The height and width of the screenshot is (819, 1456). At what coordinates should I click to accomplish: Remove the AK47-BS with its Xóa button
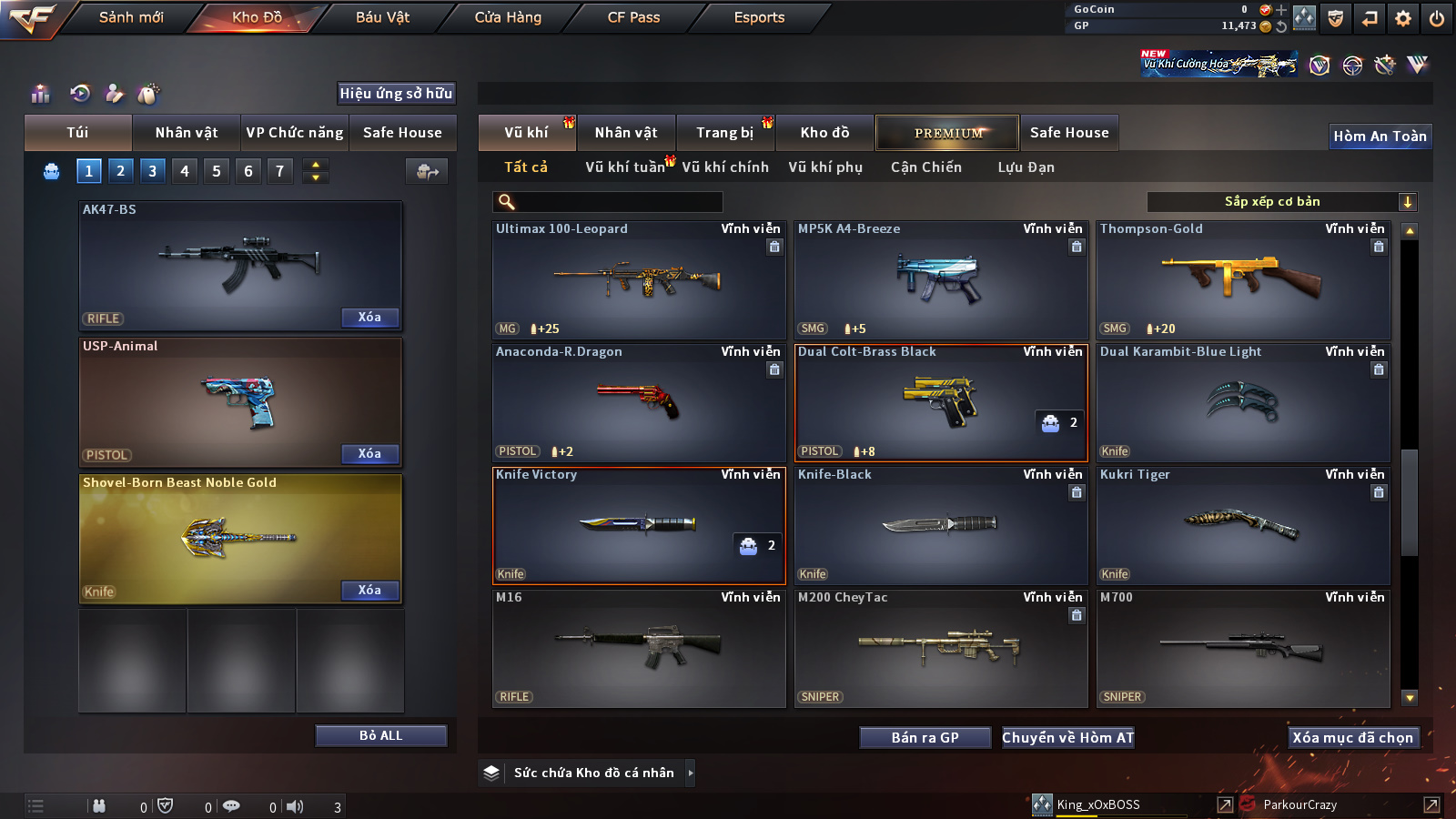tap(369, 318)
